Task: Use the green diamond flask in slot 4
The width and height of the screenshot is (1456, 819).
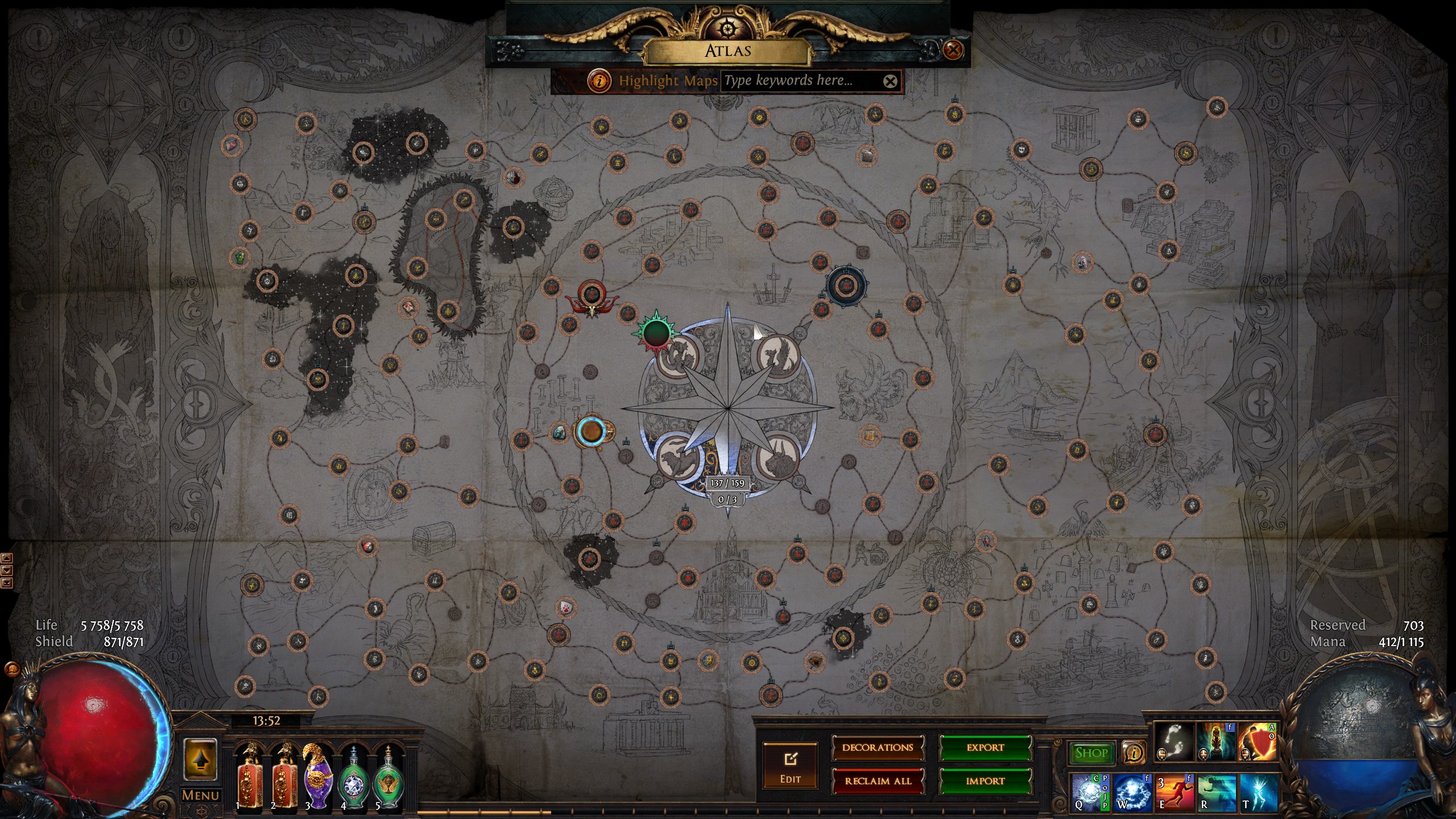Action: (x=353, y=776)
